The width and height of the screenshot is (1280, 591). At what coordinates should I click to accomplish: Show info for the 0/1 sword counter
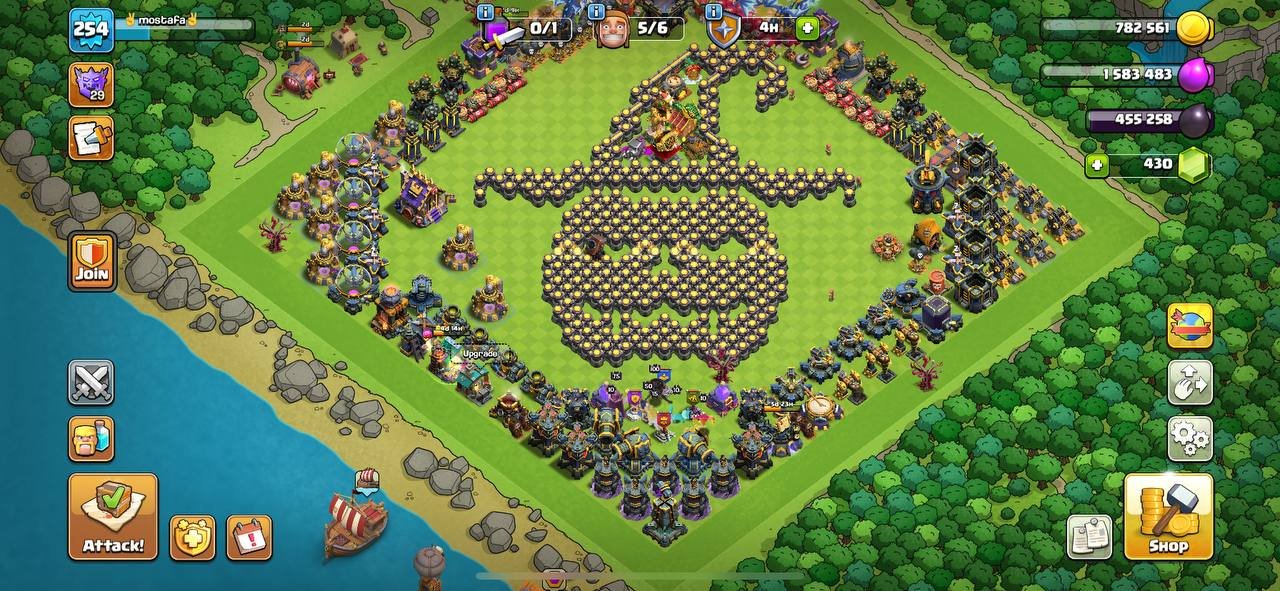(x=486, y=12)
